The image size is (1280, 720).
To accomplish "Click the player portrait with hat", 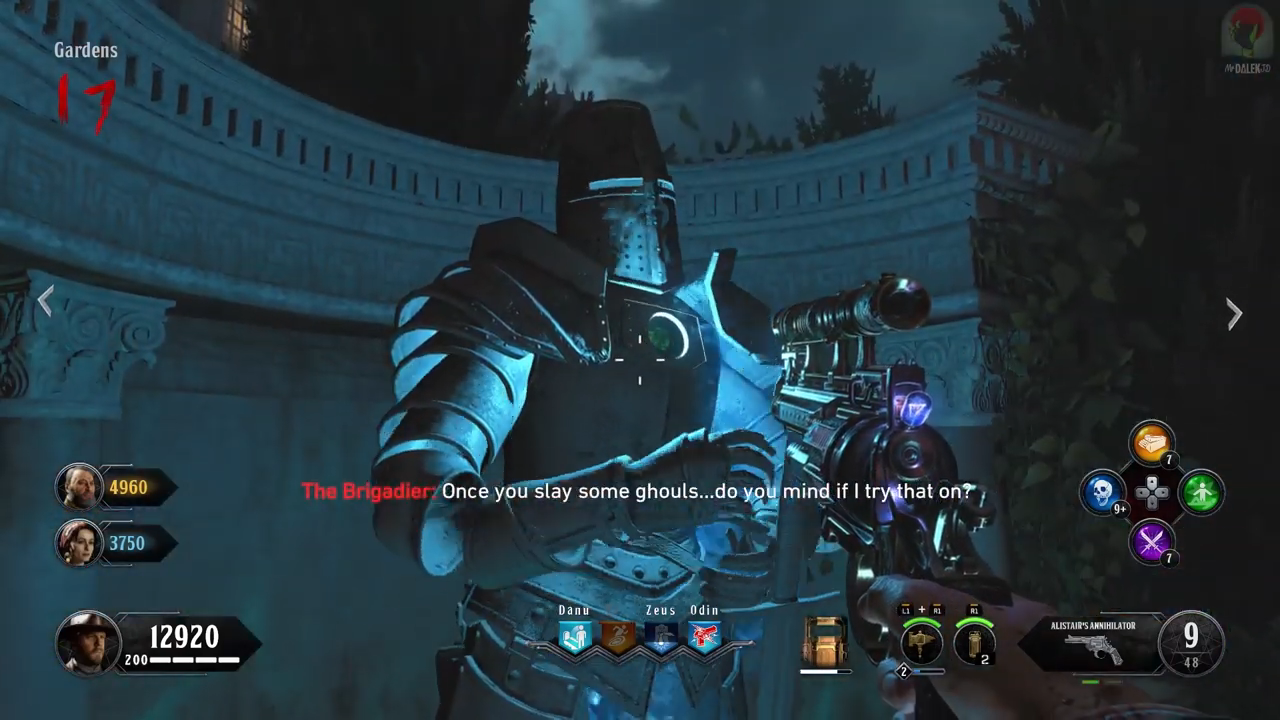I will click(x=88, y=642).
